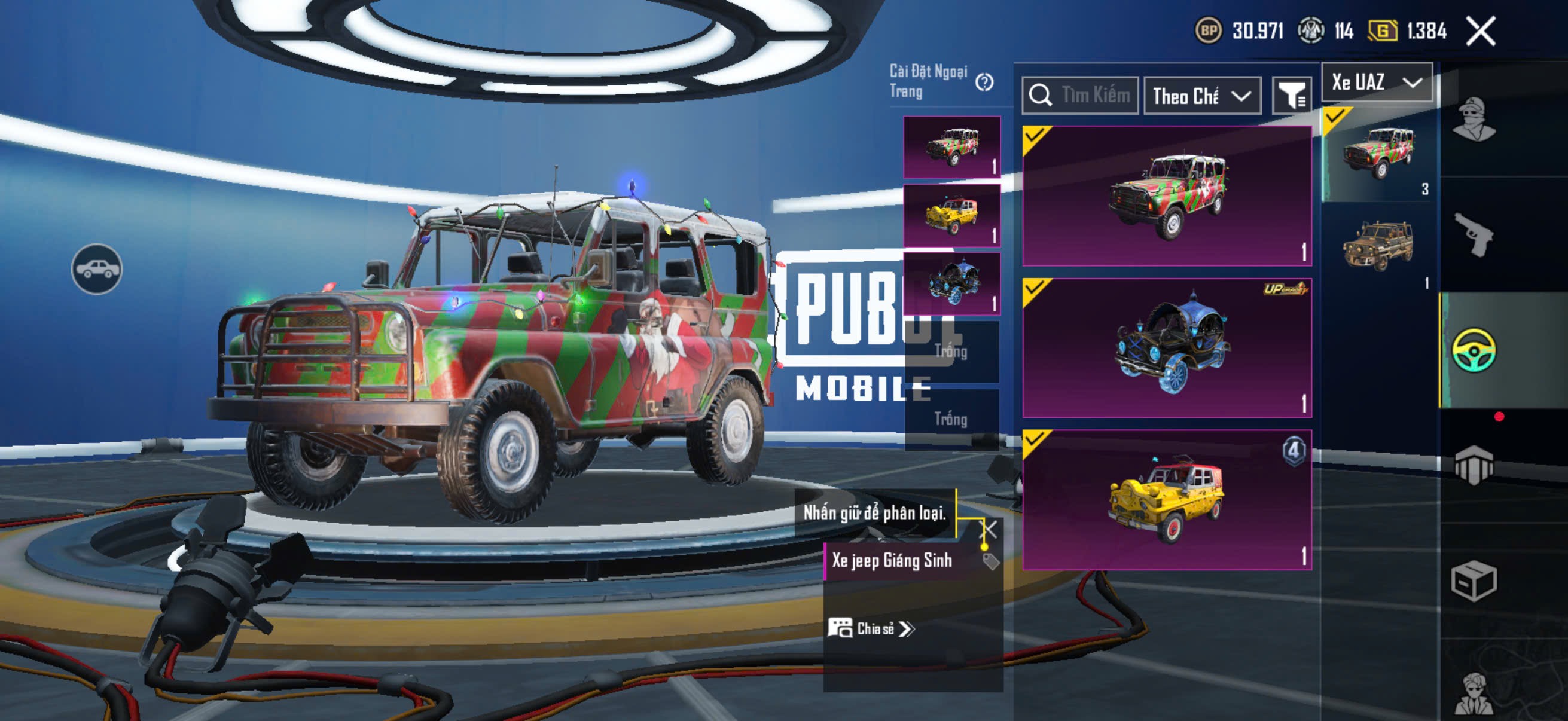The height and width of the screenshot is (721, 1568).
Task: Select the Christmas jeep skin in the large grid
Action: [x=1167, y=196]
